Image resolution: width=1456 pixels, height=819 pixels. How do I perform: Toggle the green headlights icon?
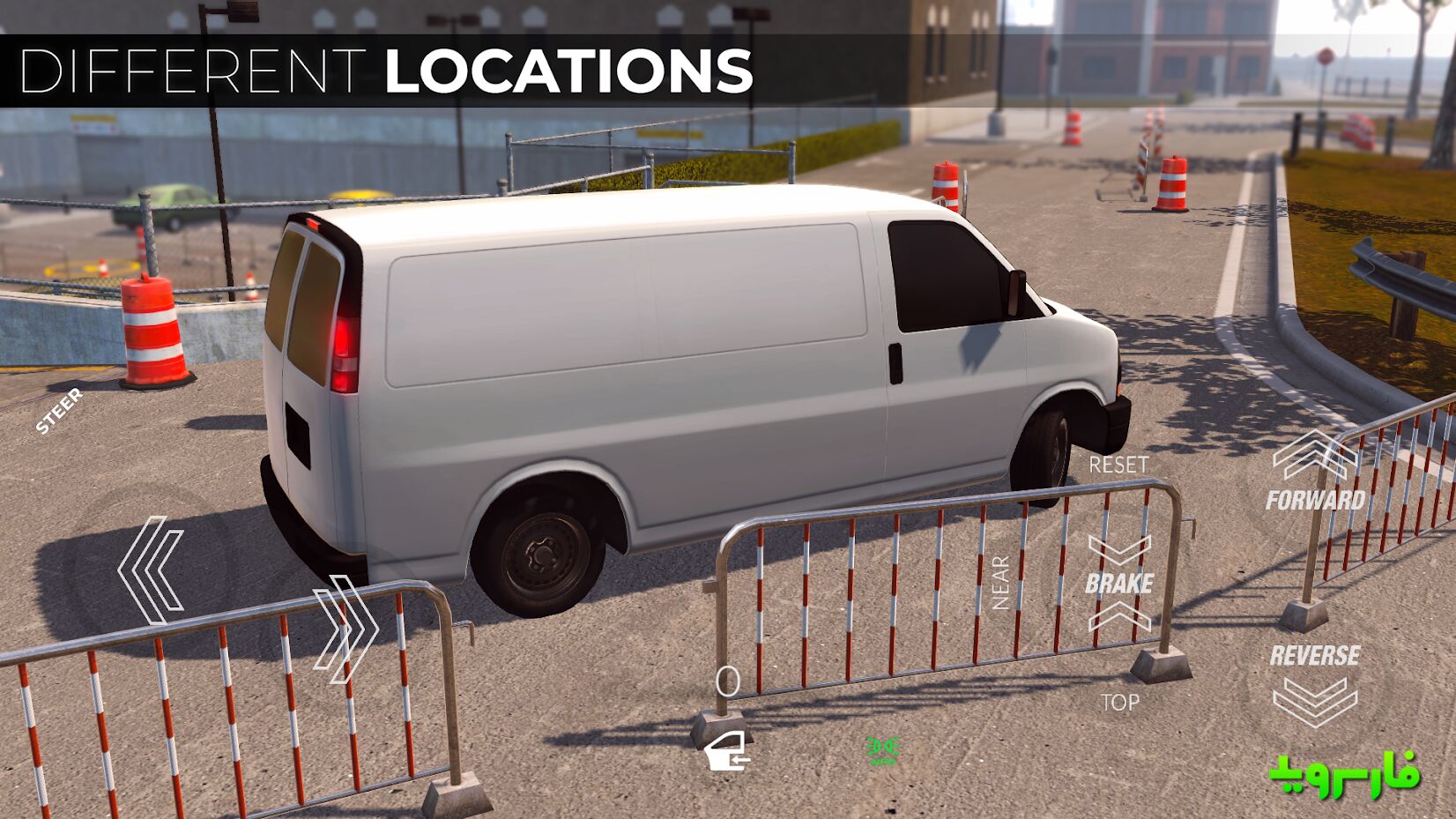click(882, 749)
